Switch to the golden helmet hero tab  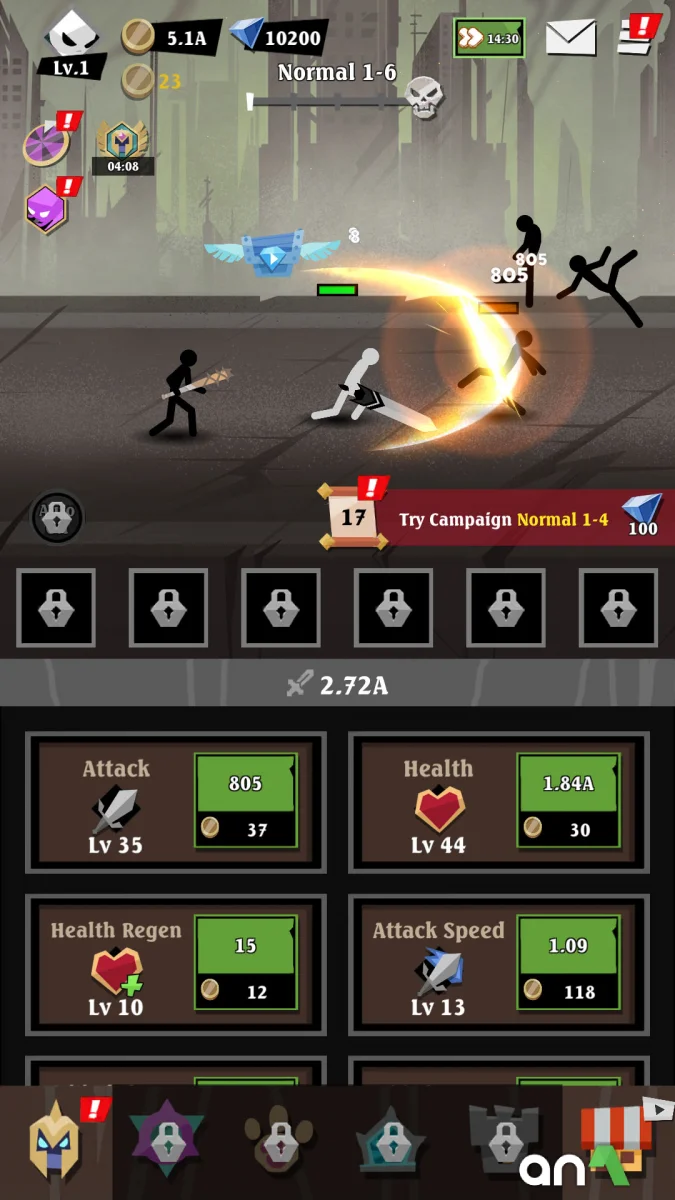click(56, 1143)
